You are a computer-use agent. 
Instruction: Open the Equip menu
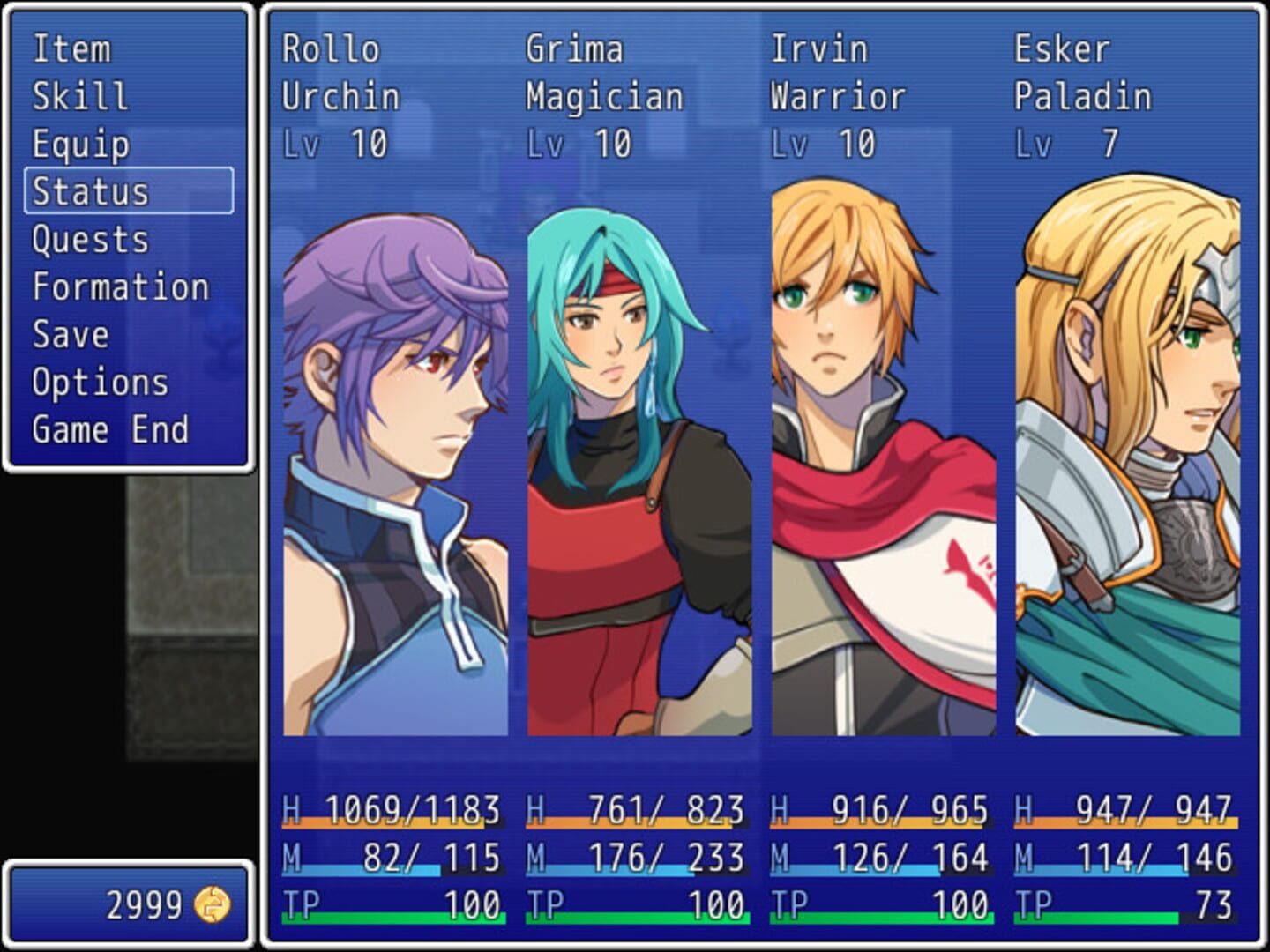pos(81,145)
